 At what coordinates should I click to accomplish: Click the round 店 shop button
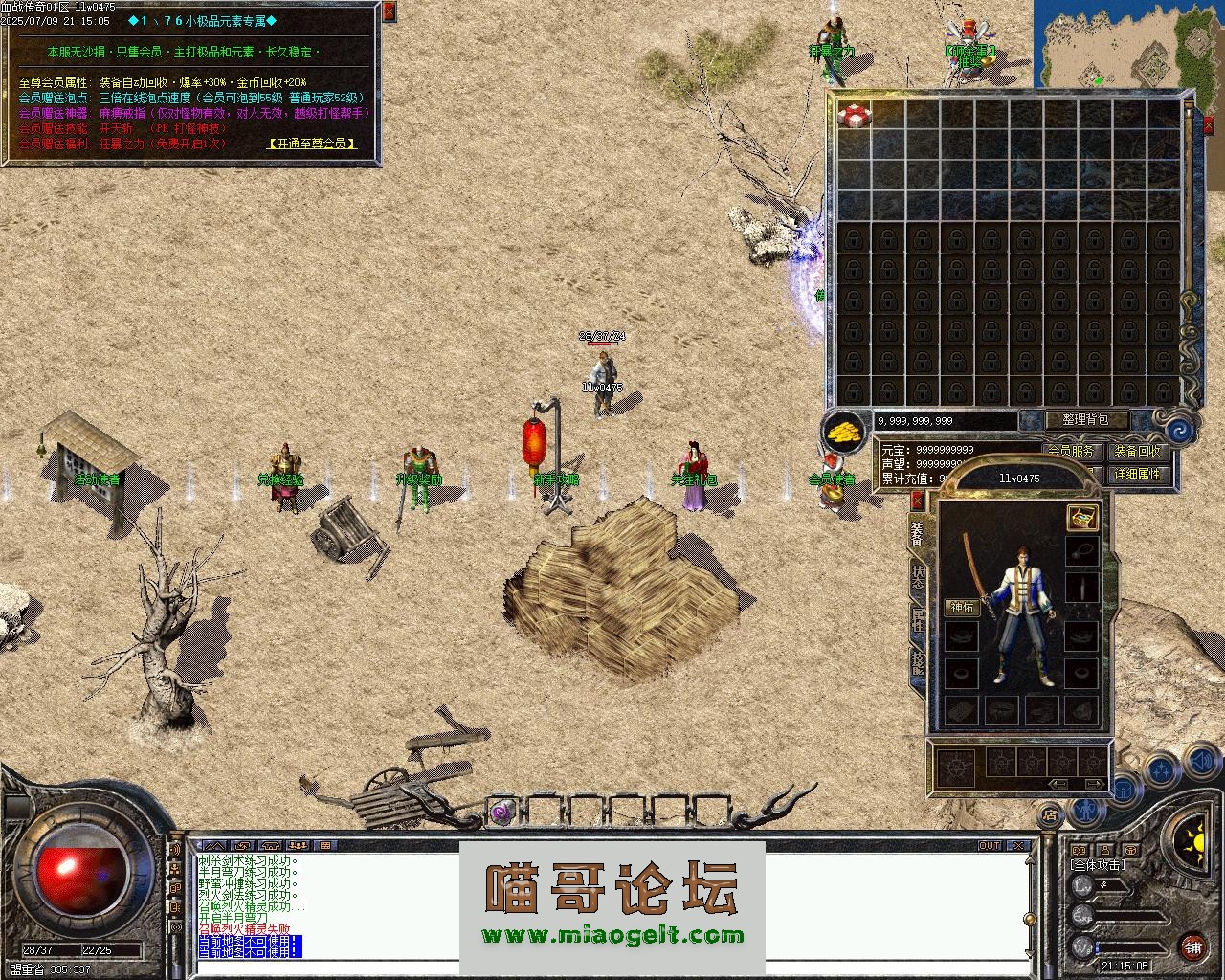1050,815
